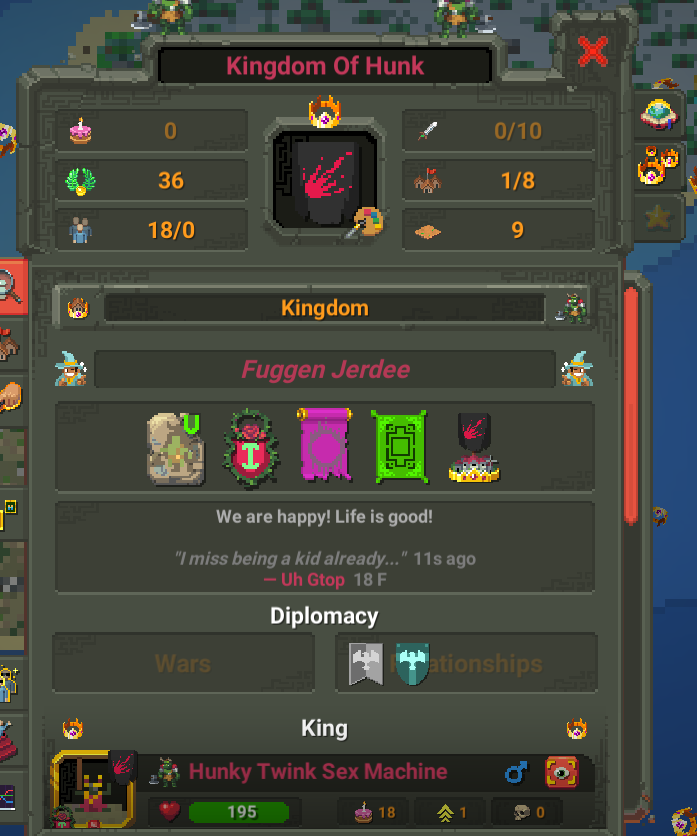Click the Uh Gtop name link
Screen dimensions: 697x836
click(304, 580)
